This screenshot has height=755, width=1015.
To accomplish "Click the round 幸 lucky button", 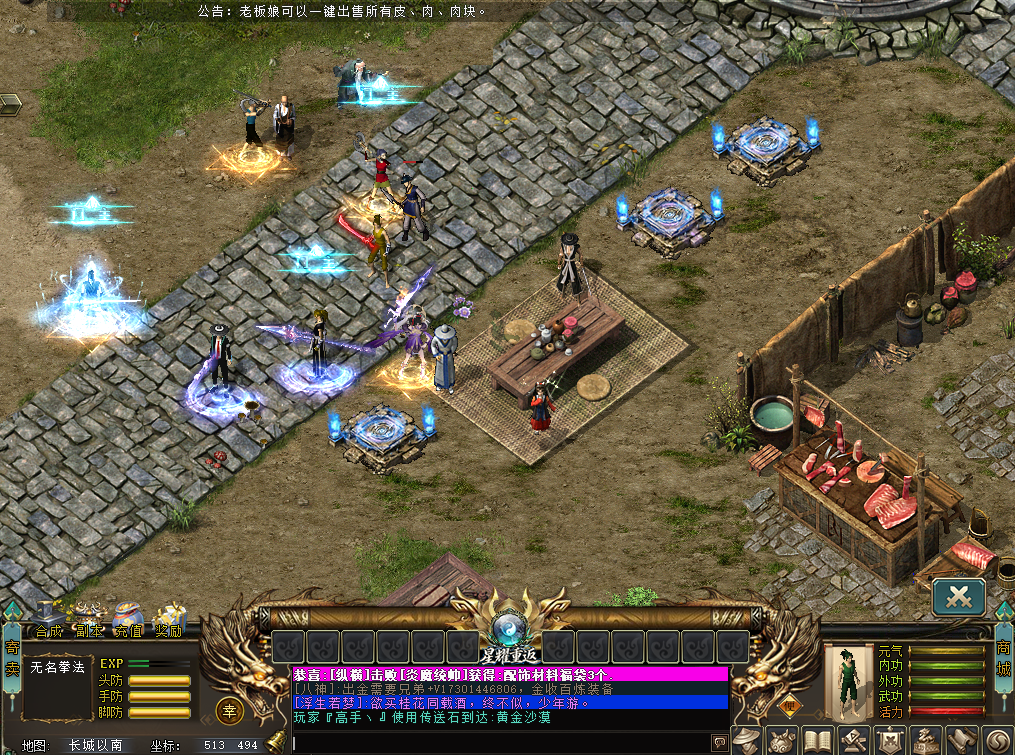I will pos(228,711).
